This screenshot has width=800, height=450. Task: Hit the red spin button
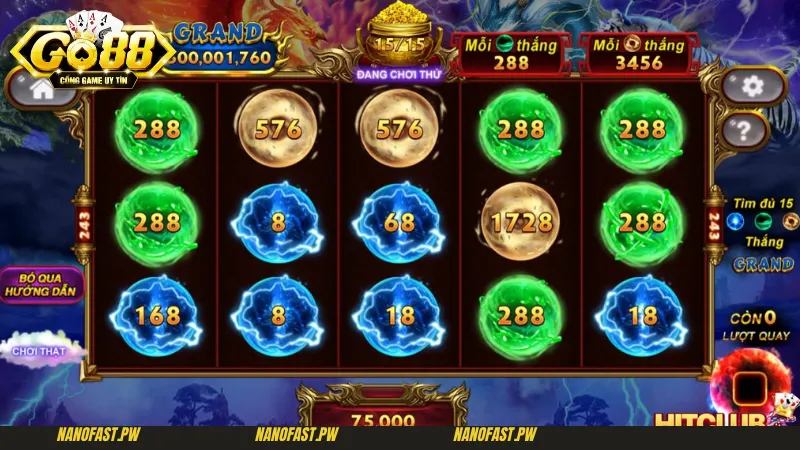coord(750,388)
